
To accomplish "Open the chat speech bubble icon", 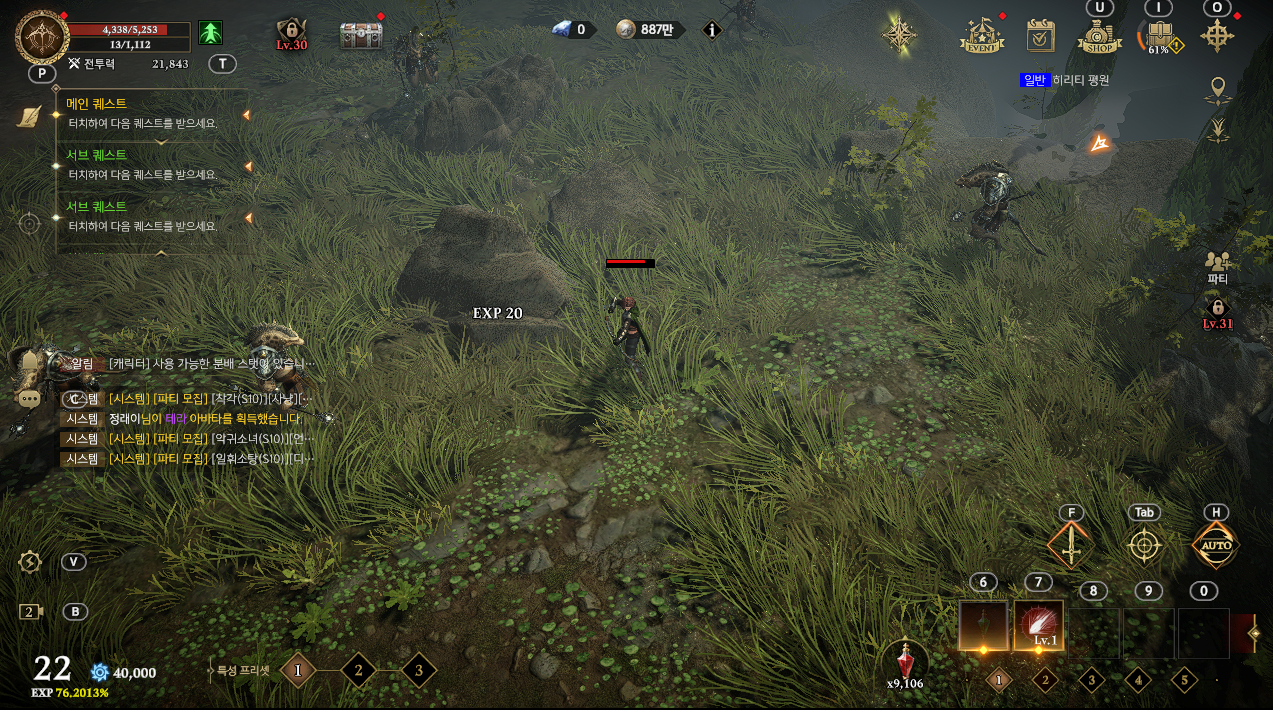I will click(29, 398).
